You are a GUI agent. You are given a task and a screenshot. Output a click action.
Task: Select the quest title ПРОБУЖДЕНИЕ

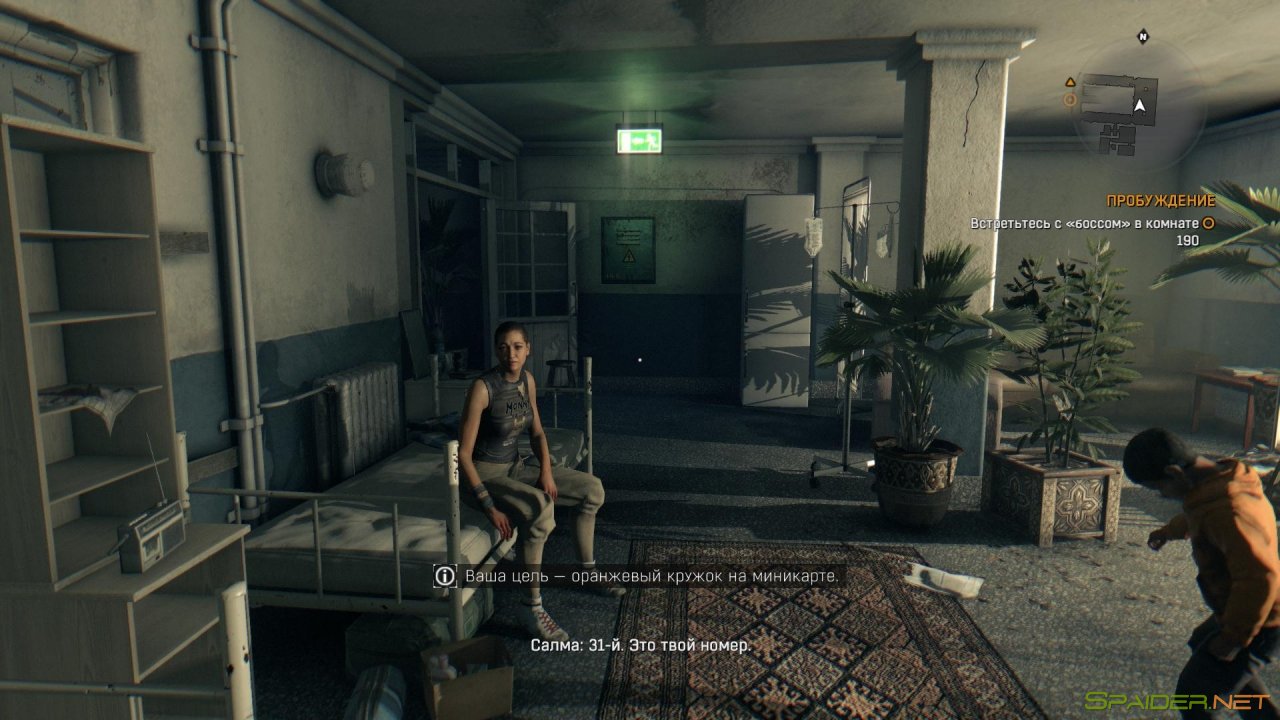1160,199
